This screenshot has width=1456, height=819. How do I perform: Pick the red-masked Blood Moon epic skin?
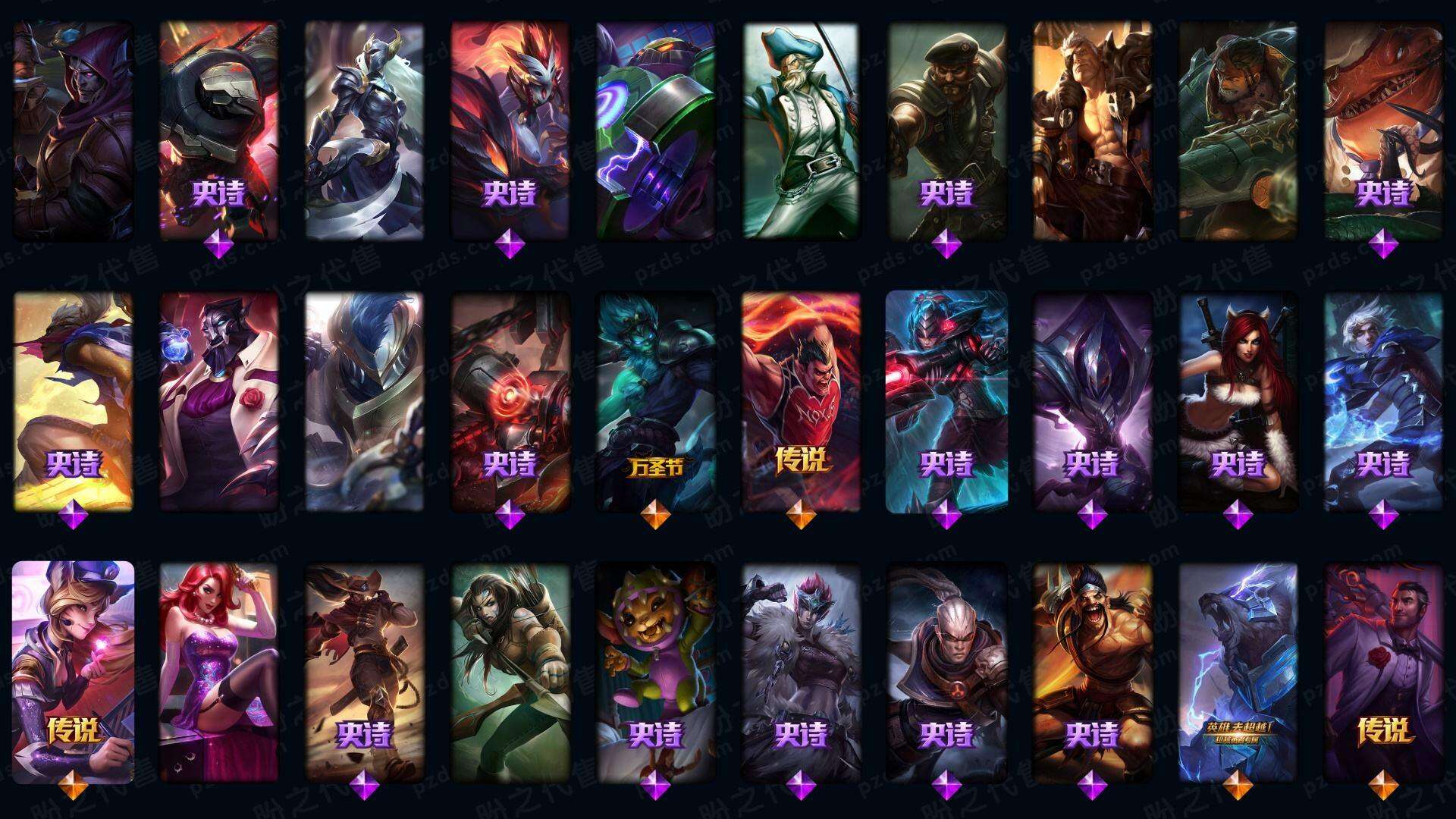tap(510, 130)
